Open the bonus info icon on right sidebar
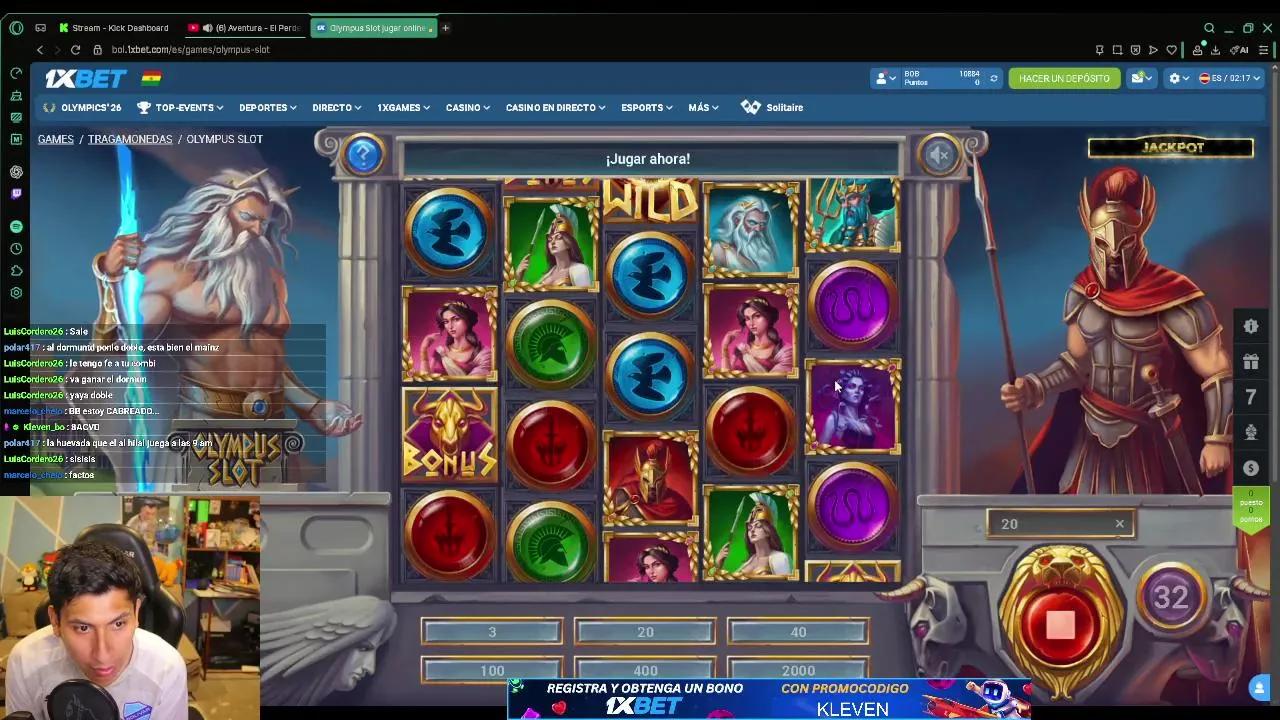 [x=1251, y=326]
